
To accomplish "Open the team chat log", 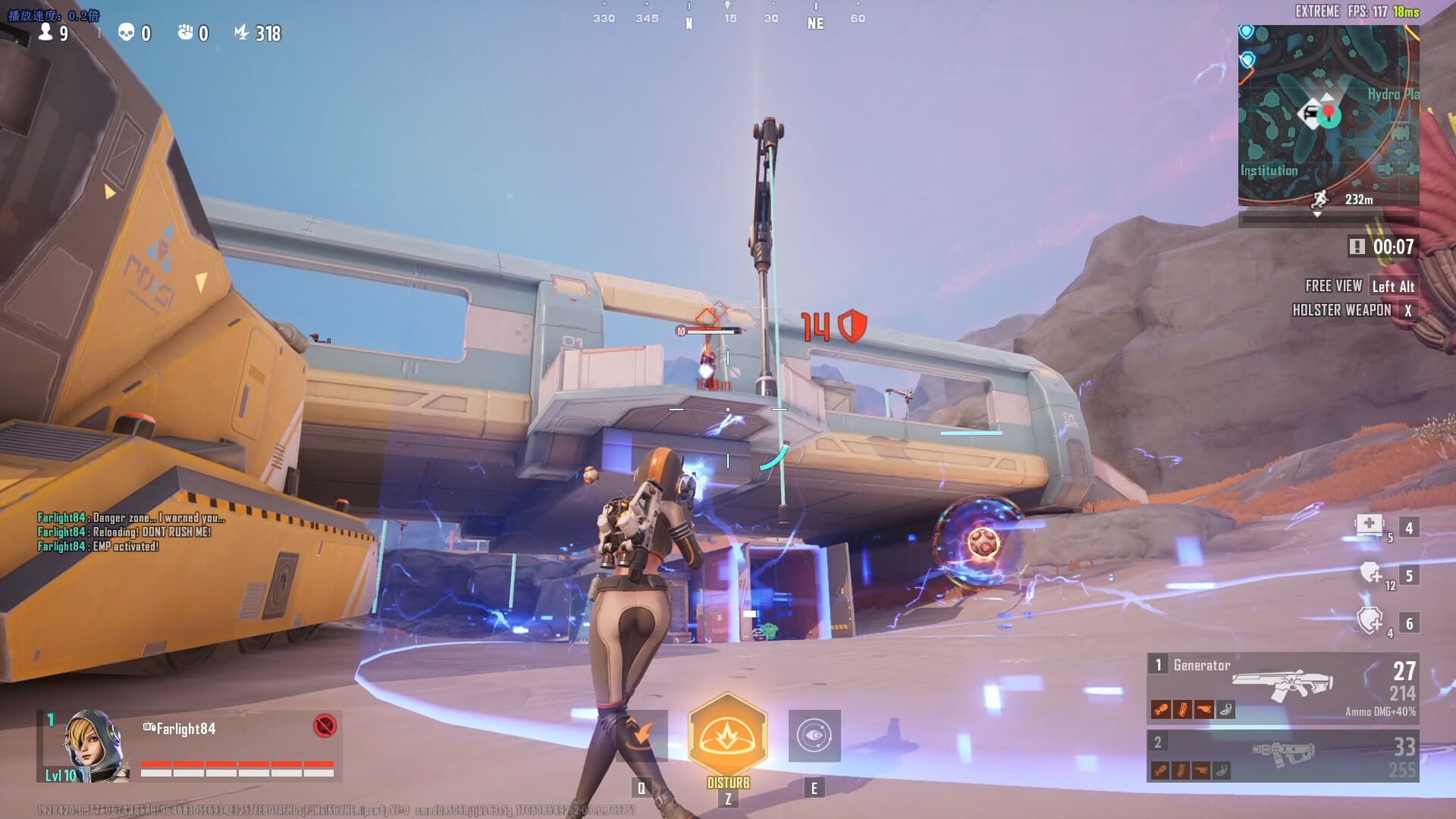I will coord(130,532).
